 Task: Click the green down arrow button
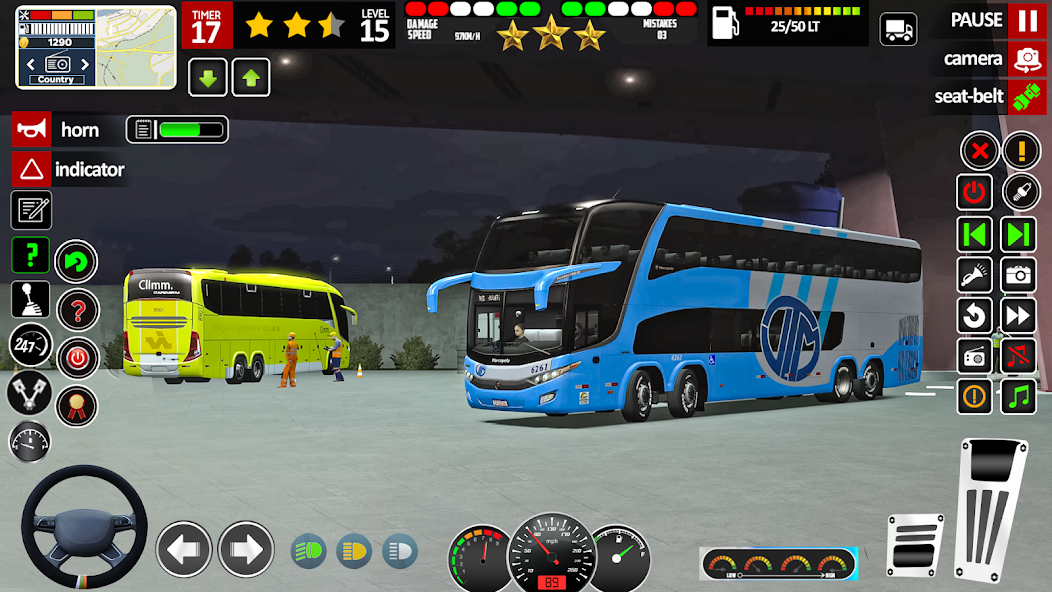(x=208, y=78)
